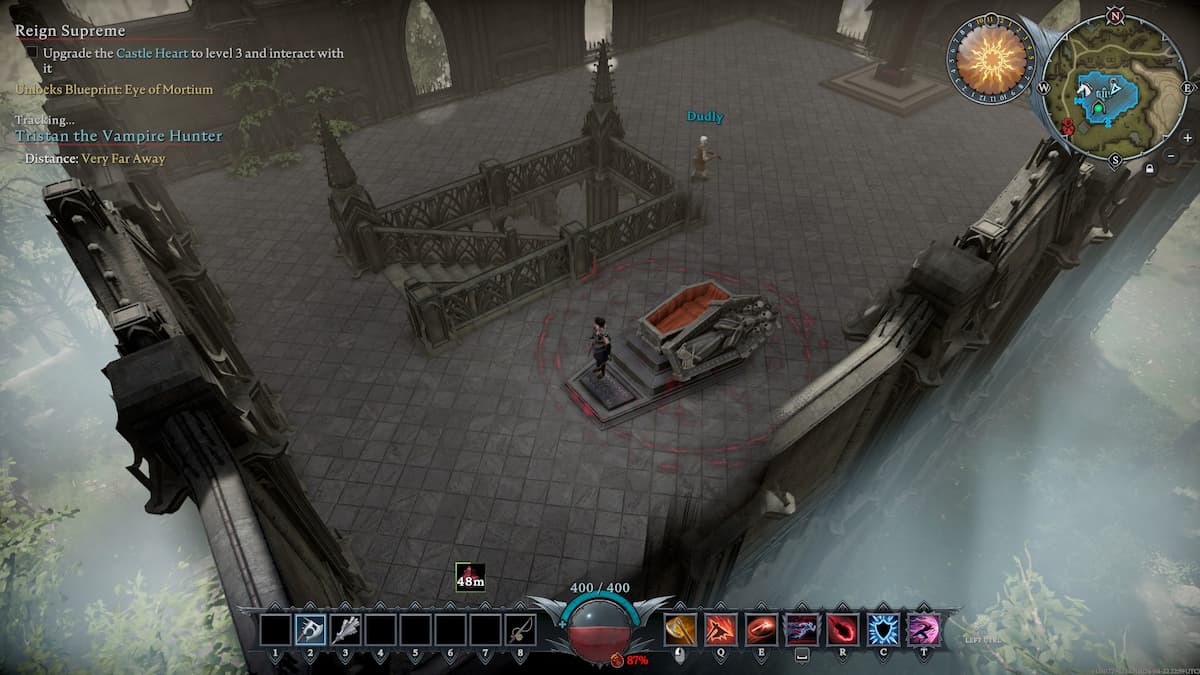Activate the primary axe attack ability
The height and width of the screenshot is (675, 1200).
[x=679, y=629]
